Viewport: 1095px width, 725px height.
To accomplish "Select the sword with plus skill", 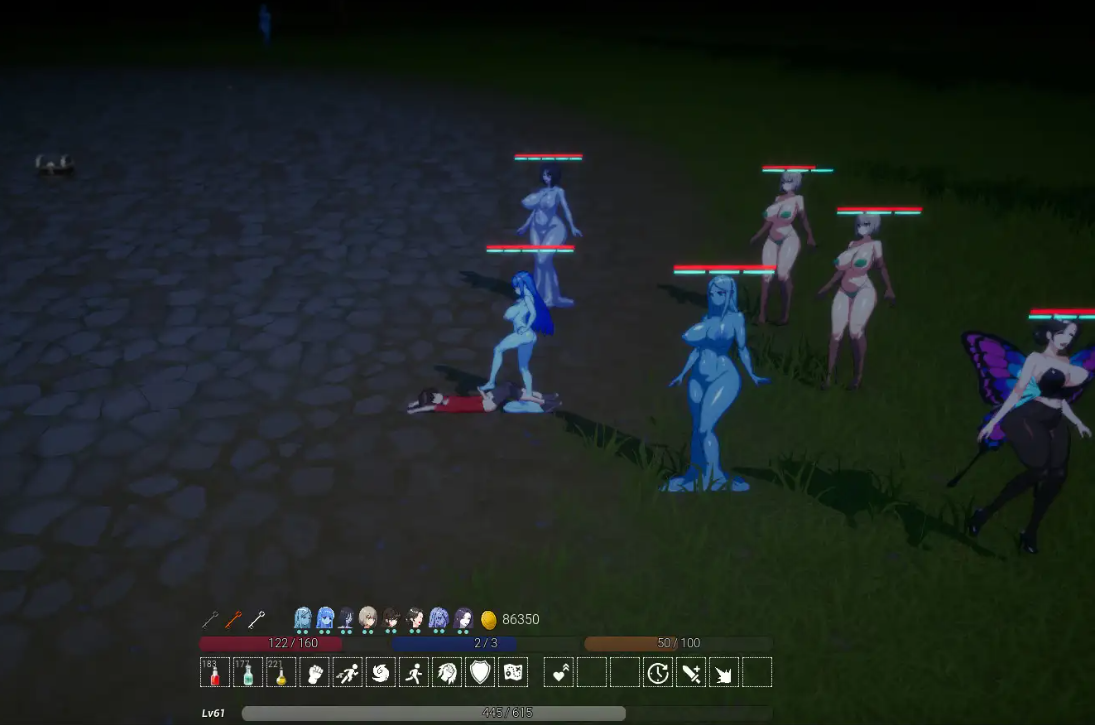I will [x=690, y=672].
